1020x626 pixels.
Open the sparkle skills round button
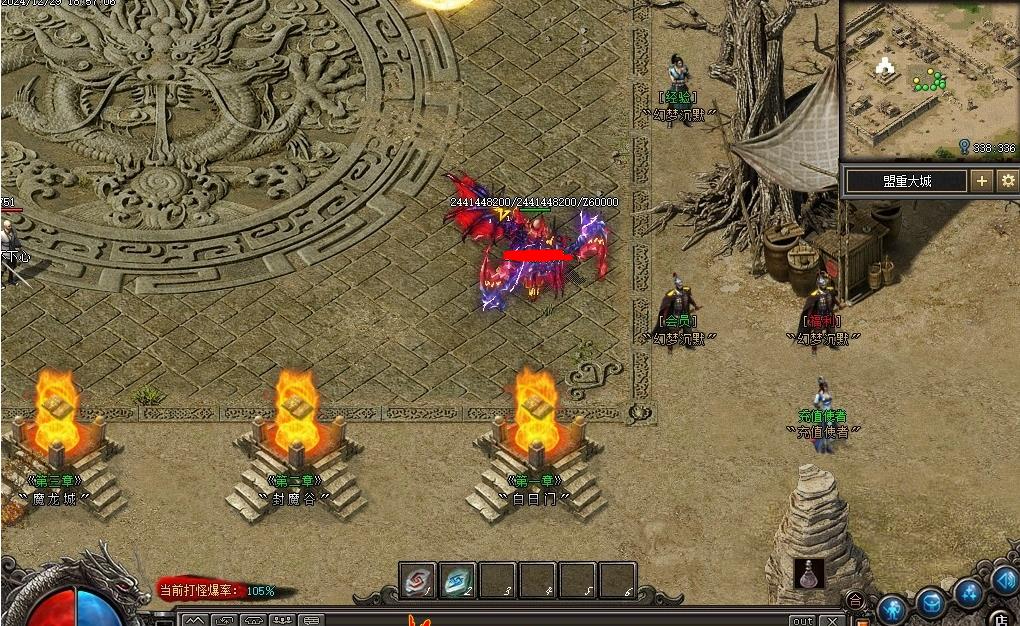point(968,592)
